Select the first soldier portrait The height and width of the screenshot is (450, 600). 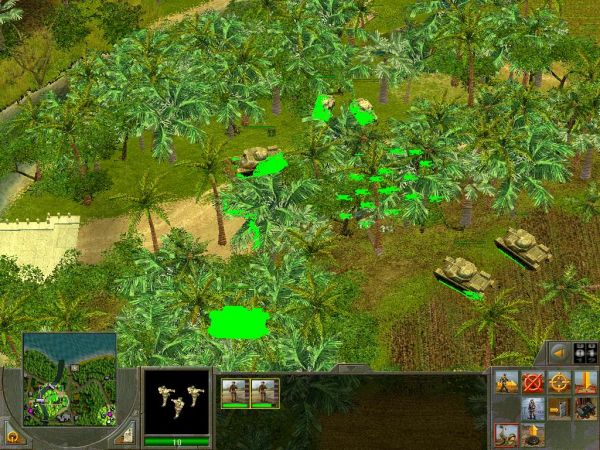(236, 392)
